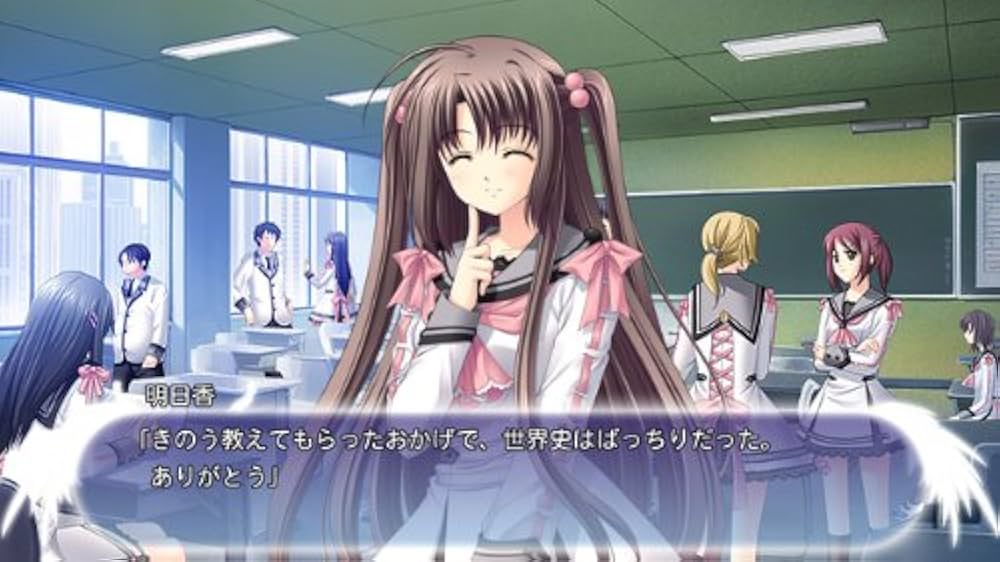Advance the dialogue by clicking the text box
The image size is (1000, 562).
tap(500, 458)
